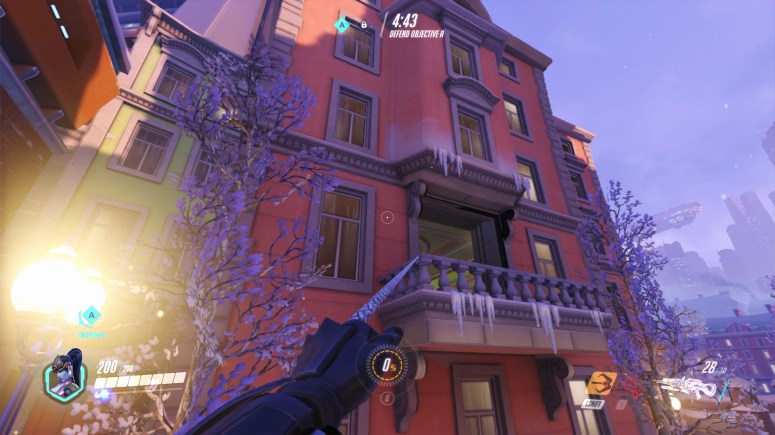Click the padlock icon beside Objective A

(x=364, y=24)
